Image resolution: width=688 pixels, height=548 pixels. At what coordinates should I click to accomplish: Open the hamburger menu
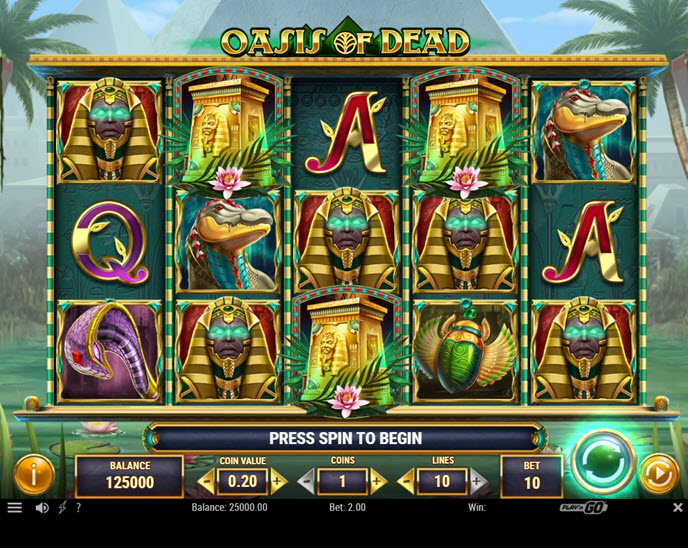15,508
